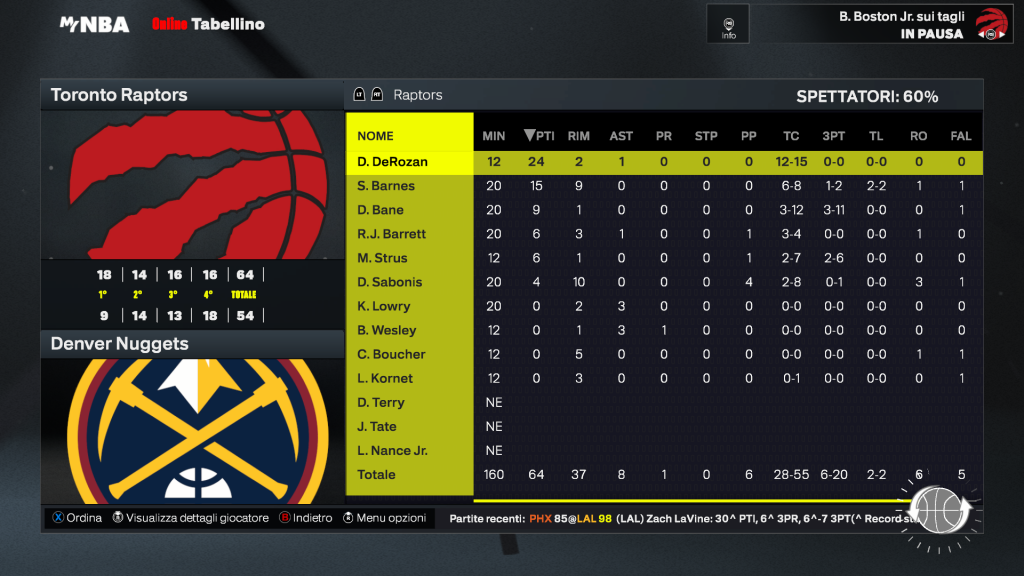Select B. Wesley's stat line
1024x576 pixels.
click(386, 330)
